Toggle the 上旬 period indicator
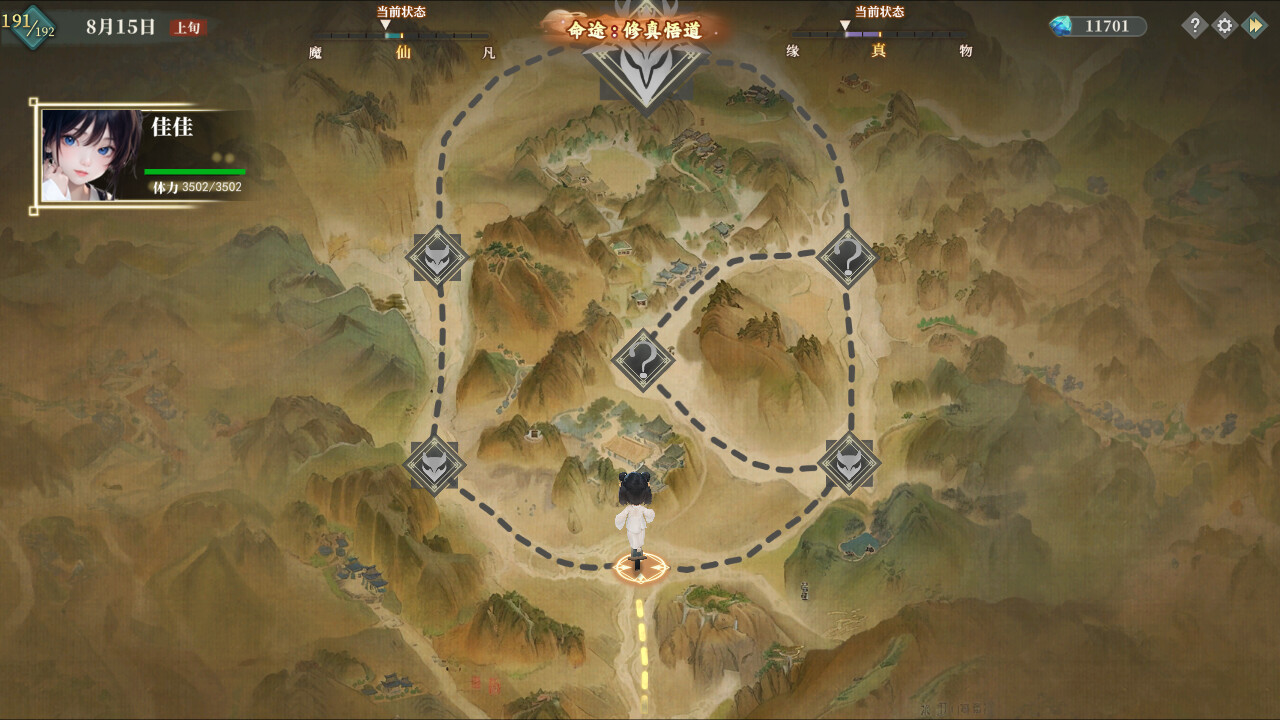 186,28
